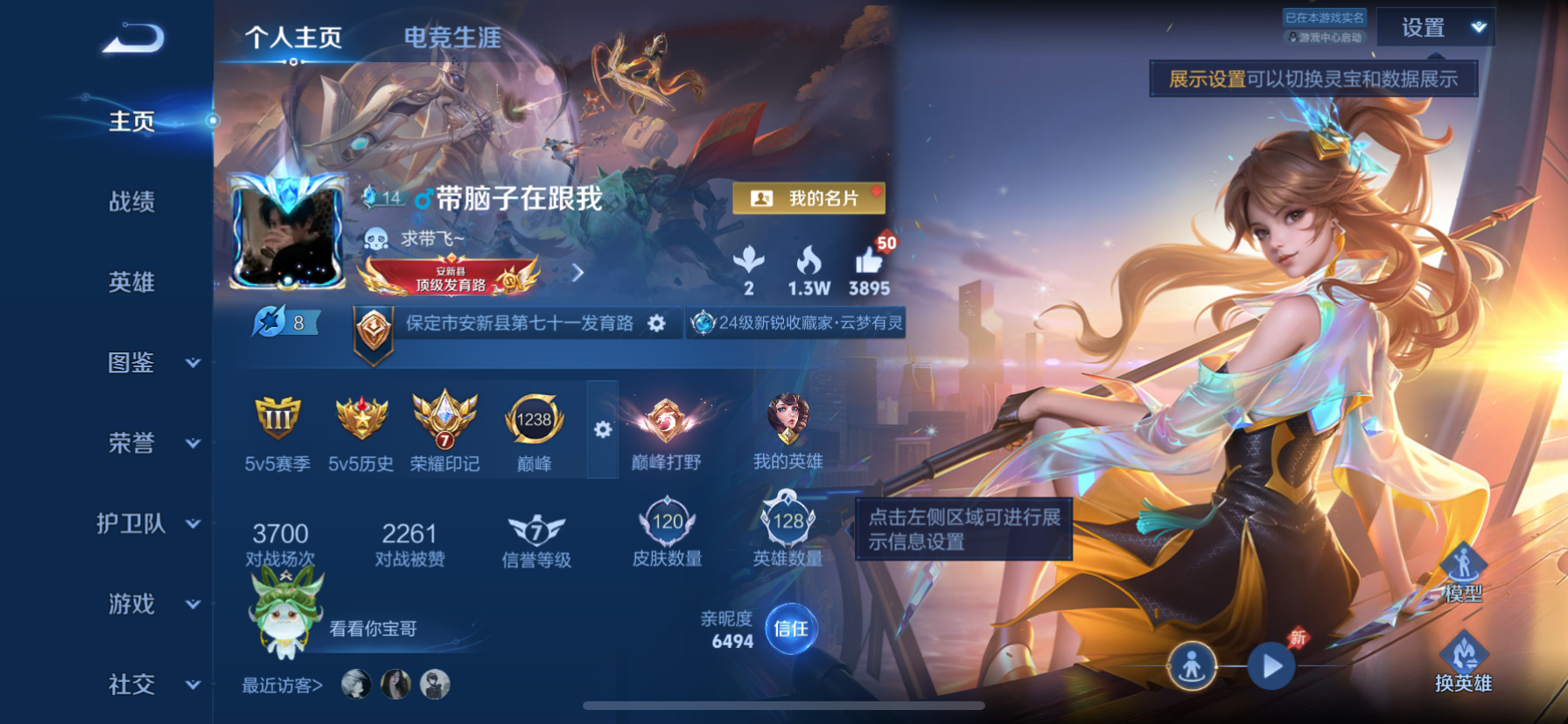Open the badge display settings gear
The height and width of the screenshot is (724, 1568).
pyautogui.click(x=601, y=428)
